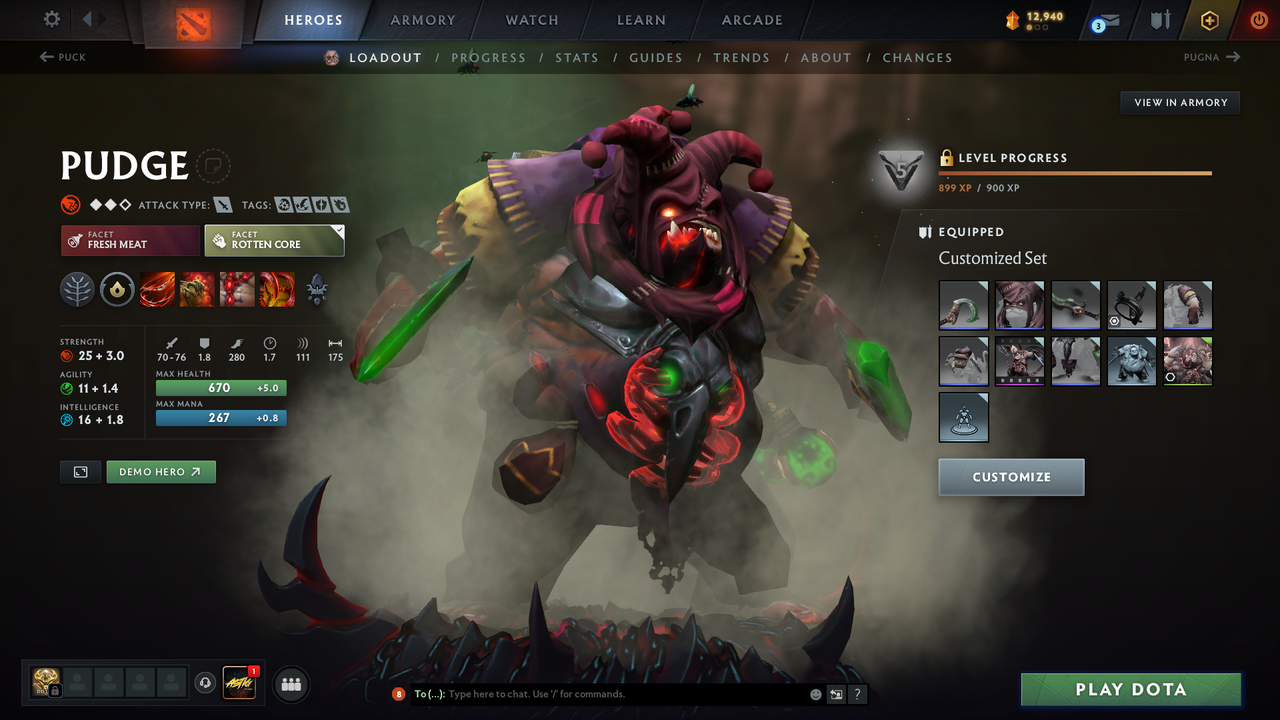Click the power button icon top right
The height and width of the screenshot is (720, 1280).
(x=1258, y=19)
